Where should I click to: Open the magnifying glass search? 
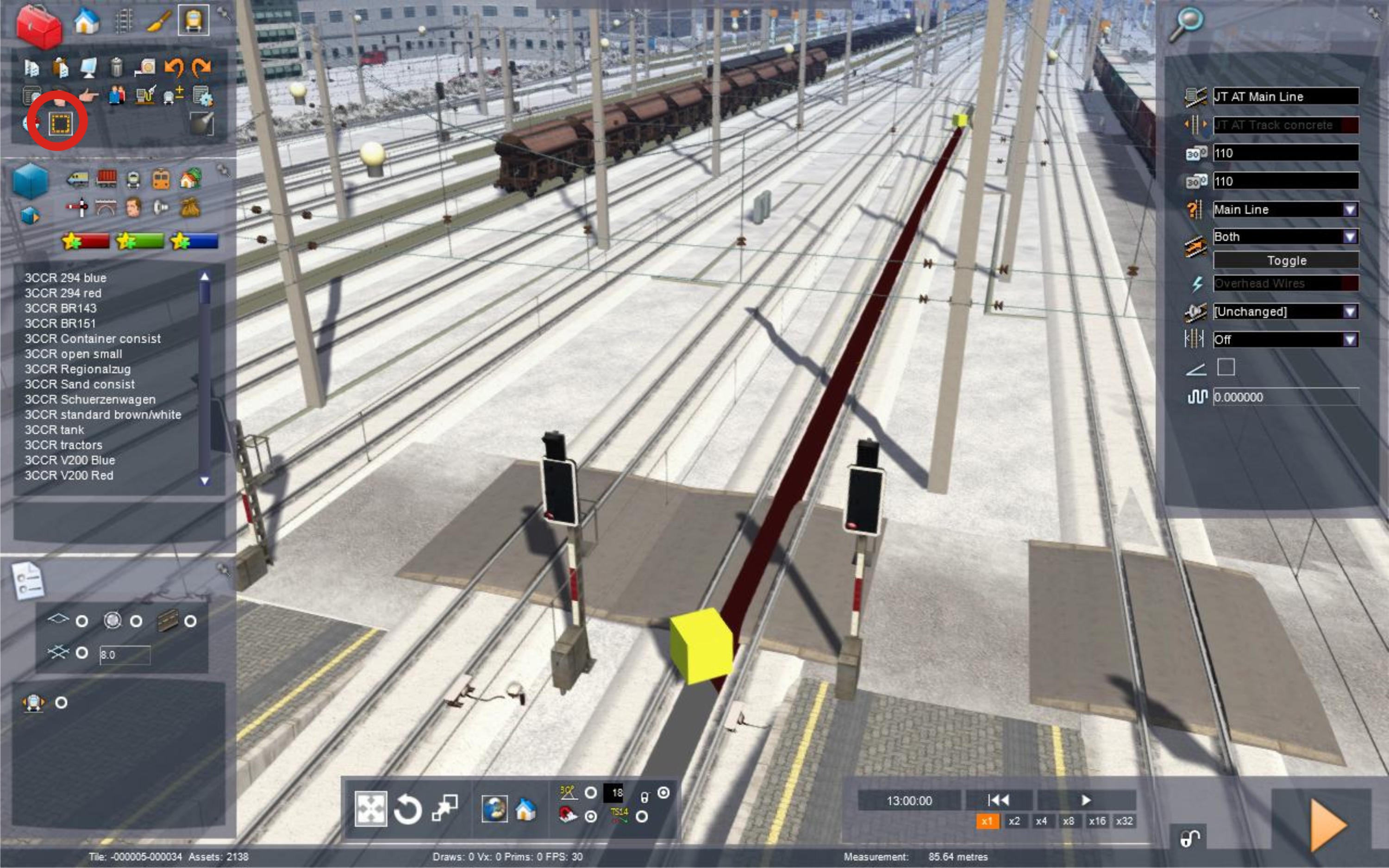(x=1185, y=24)
